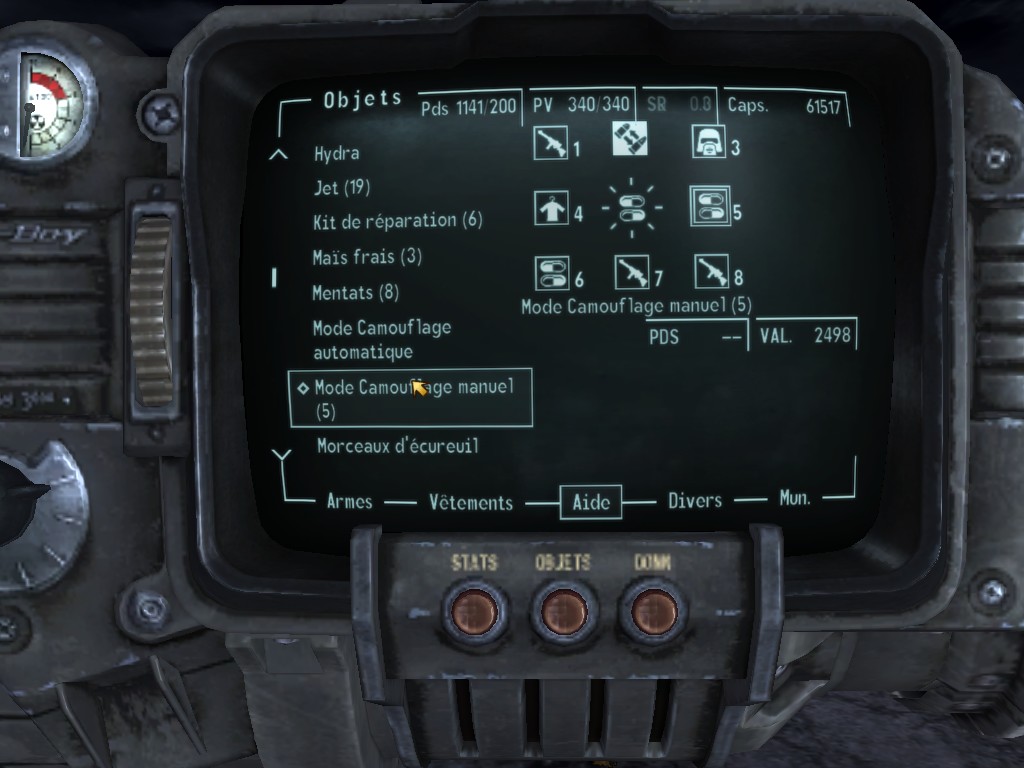Select Morceaux d'écureuil entry

(x=397, y=446)
